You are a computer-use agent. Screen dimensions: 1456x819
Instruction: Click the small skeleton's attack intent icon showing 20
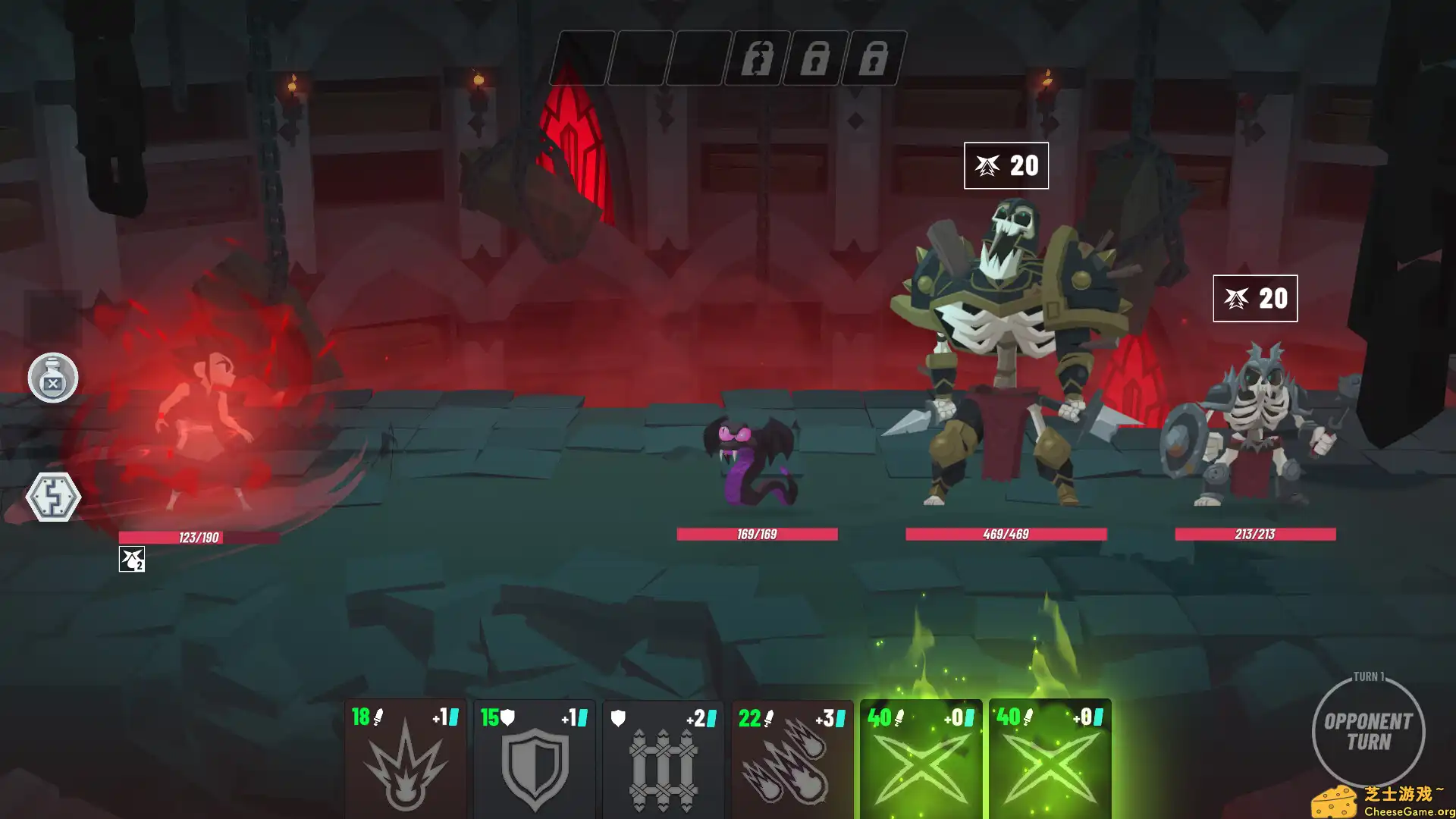(x=1256, y=299)
